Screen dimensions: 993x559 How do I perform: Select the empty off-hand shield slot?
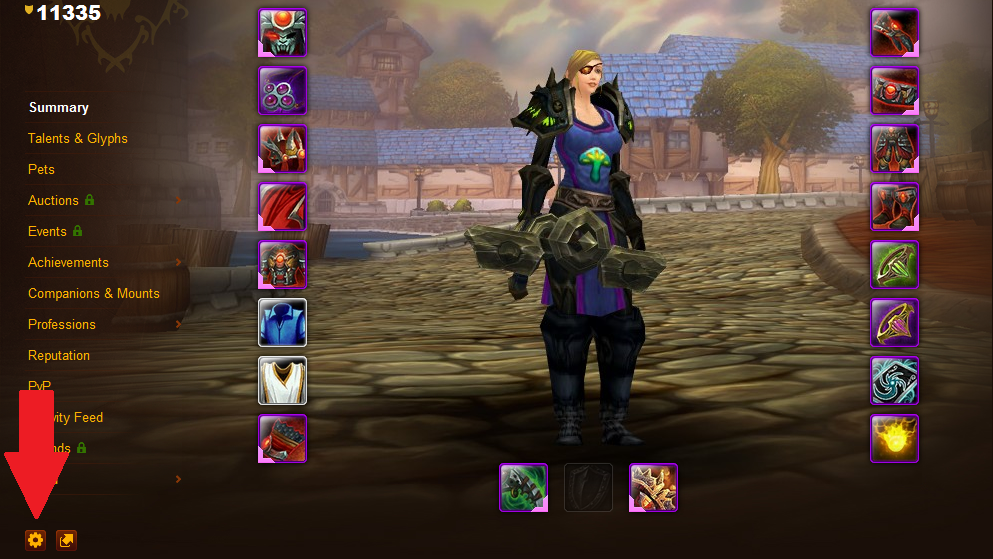pos(588,487)
